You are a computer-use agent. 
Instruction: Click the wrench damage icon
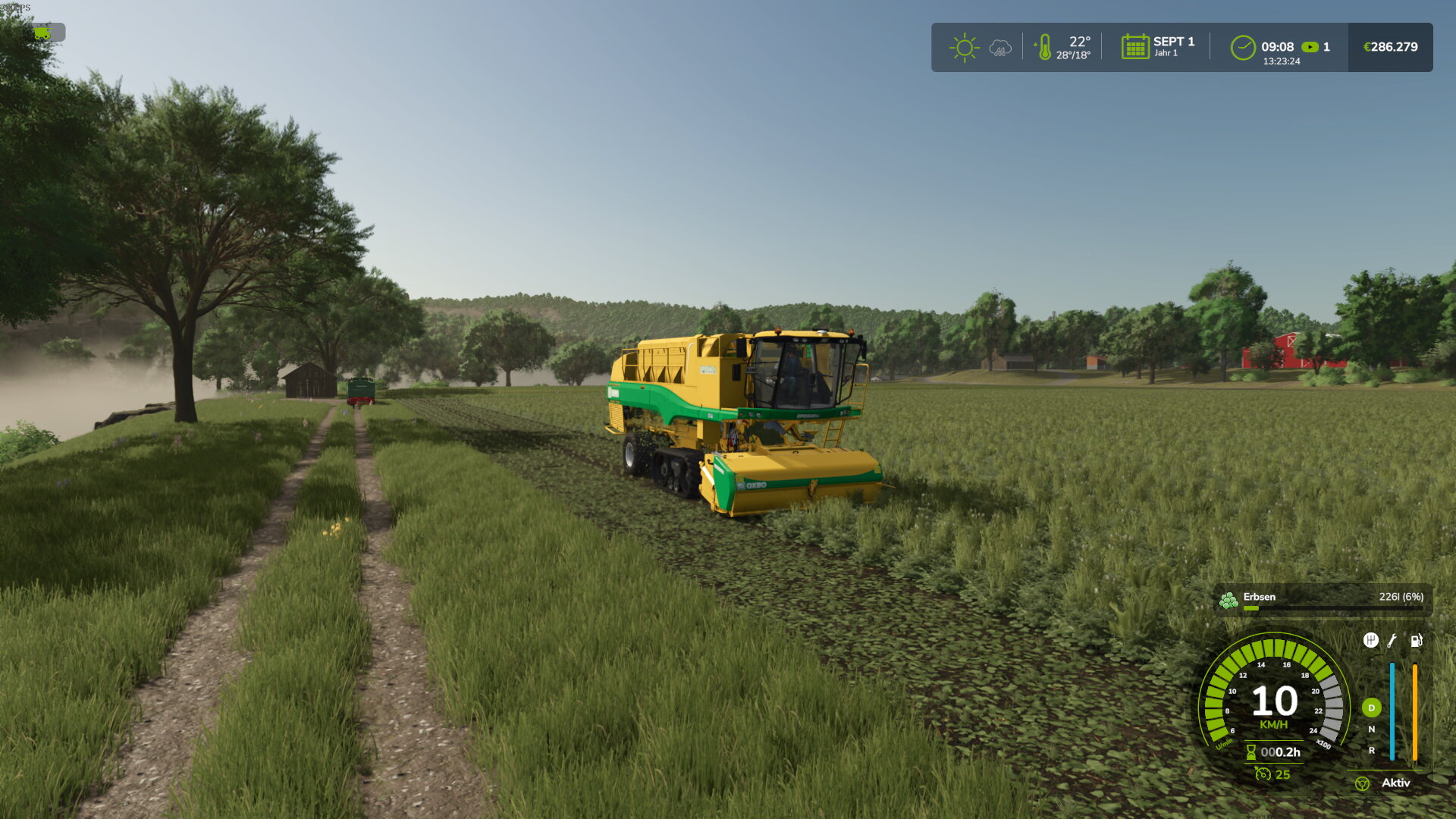pyautogui.click(x=1392, y=641)
